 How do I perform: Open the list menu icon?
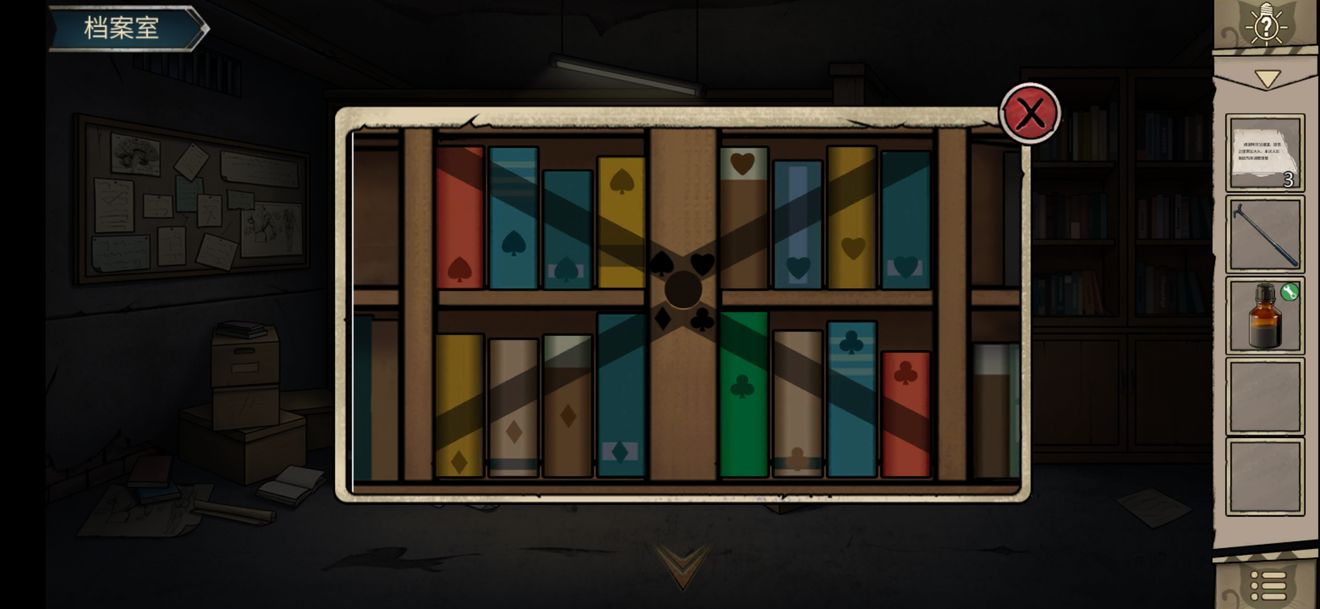tap(1268, 585)
